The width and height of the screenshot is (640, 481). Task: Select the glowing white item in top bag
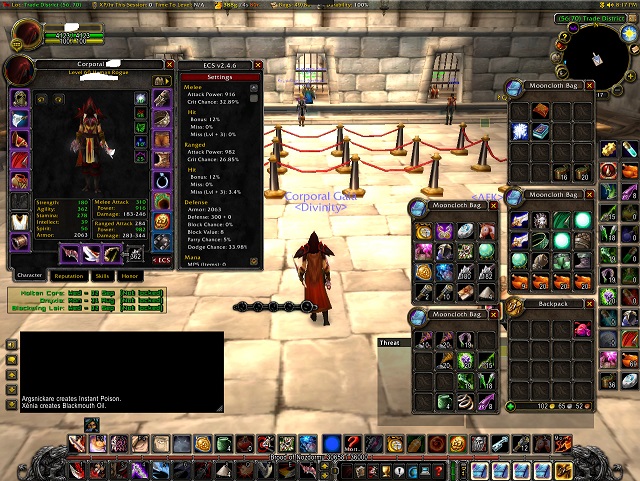coord(520,130)
